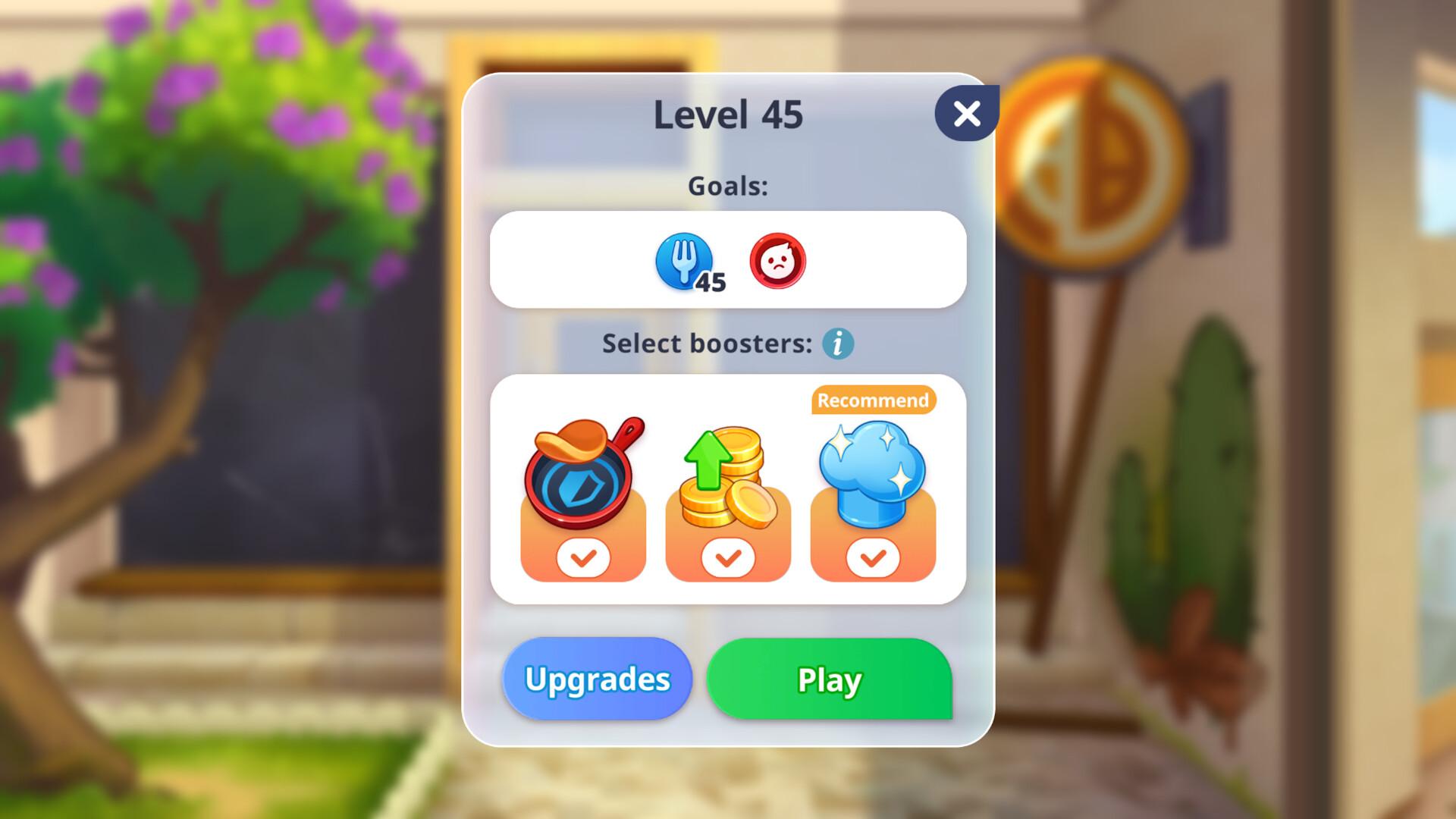Close the Level 45 dialog
This screenshot has height=819, width=1456.
[966, 112]
